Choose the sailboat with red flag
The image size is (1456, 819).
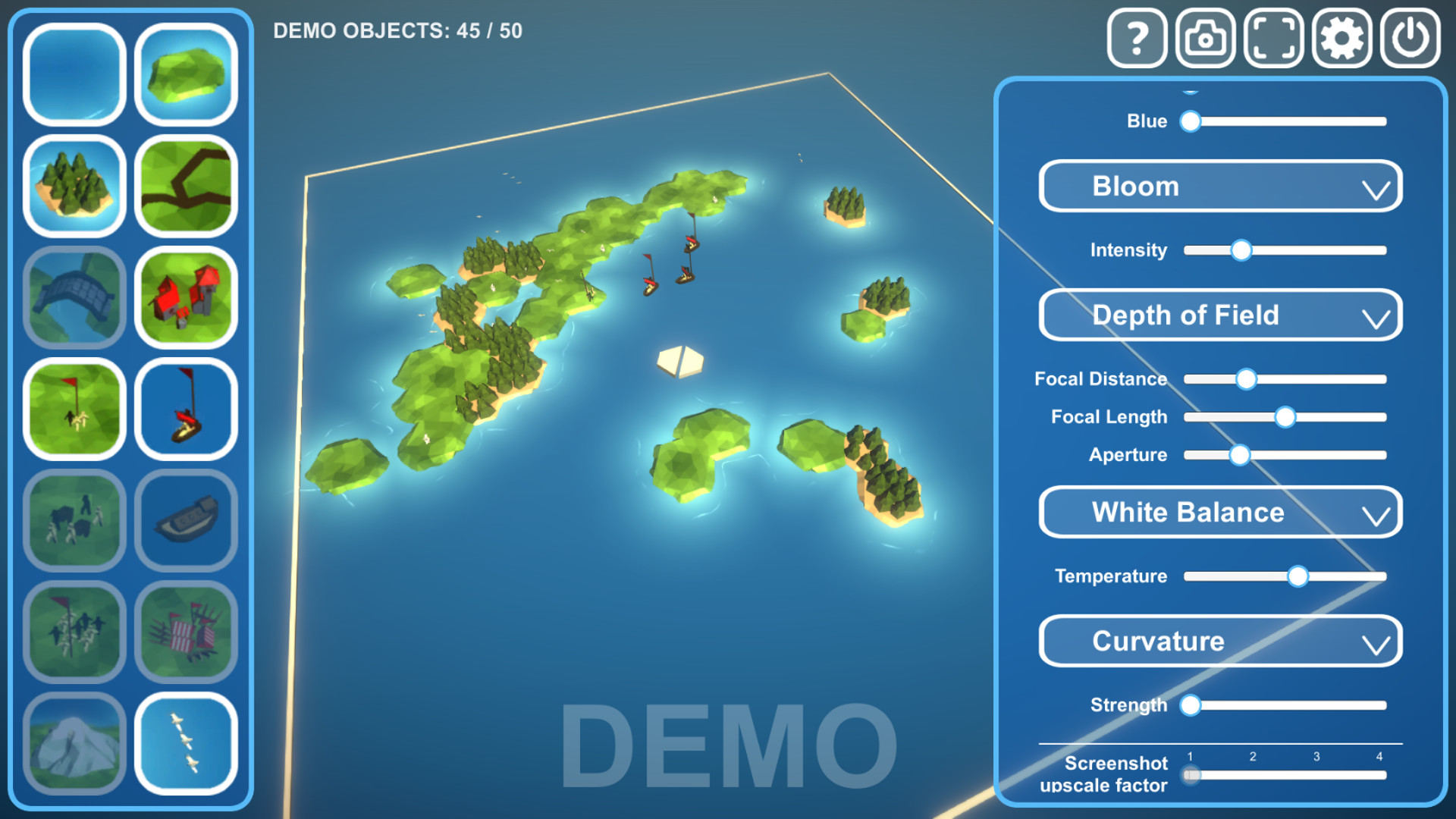(185, 410)
